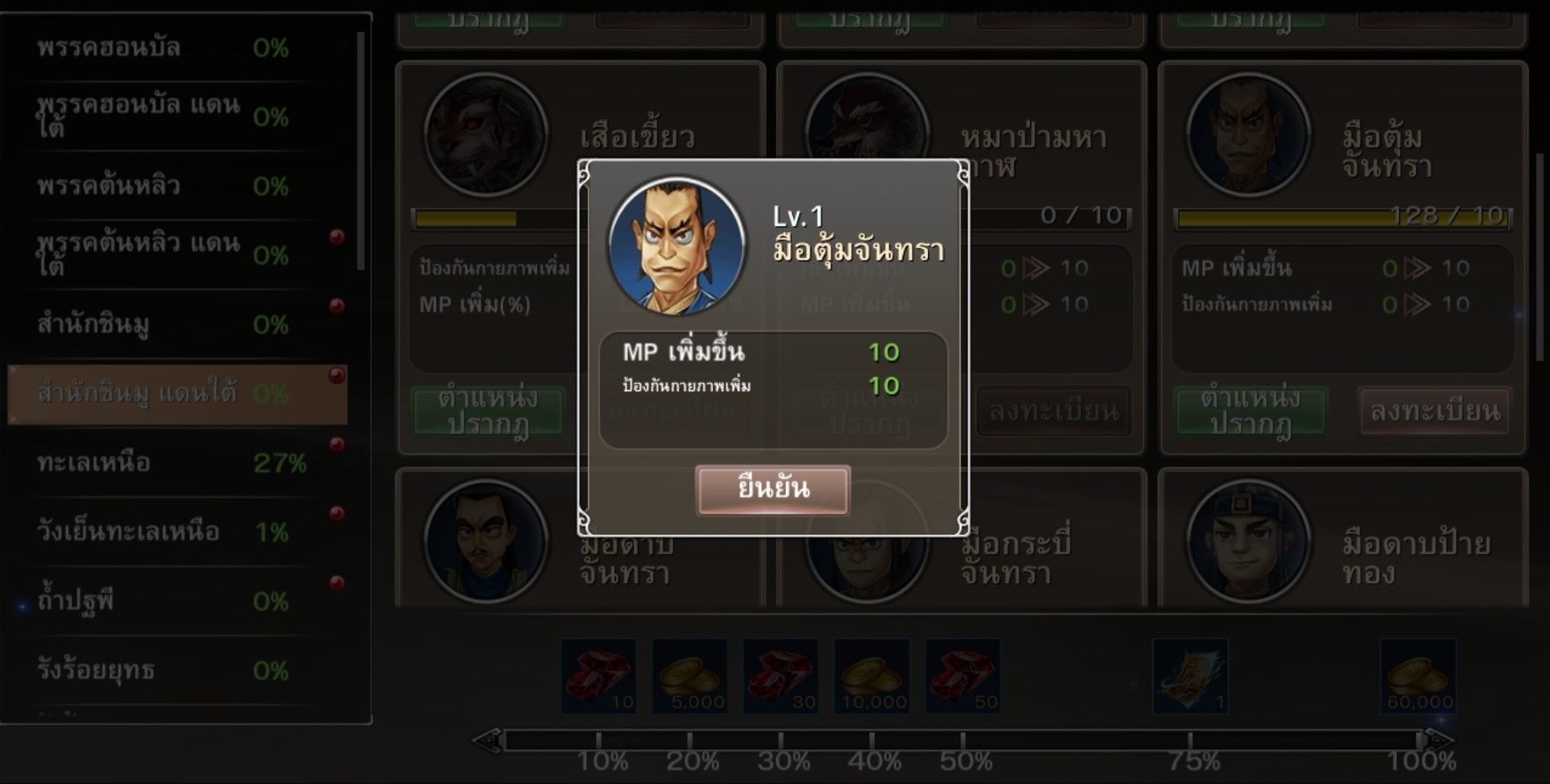Select the มือดาบป้ายทอง character portrait
The height and width of the screenshot is (784, 1550).
click(1247, 541)
